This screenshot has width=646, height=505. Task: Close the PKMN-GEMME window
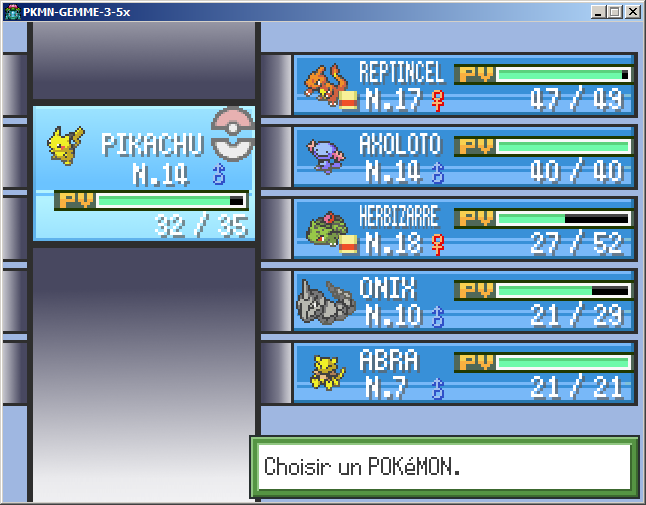pyautogui.click(x=632, y=12)
